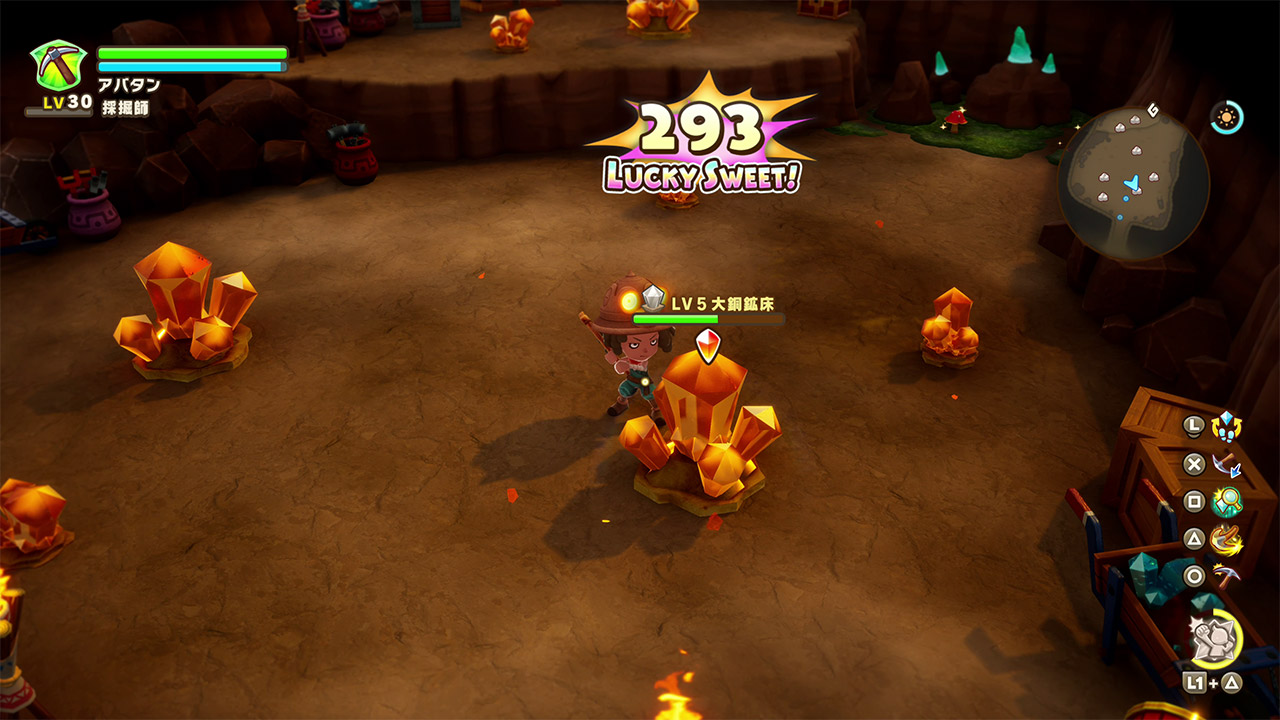Activate the crystal footsteps skill icon

(1226, 426)
